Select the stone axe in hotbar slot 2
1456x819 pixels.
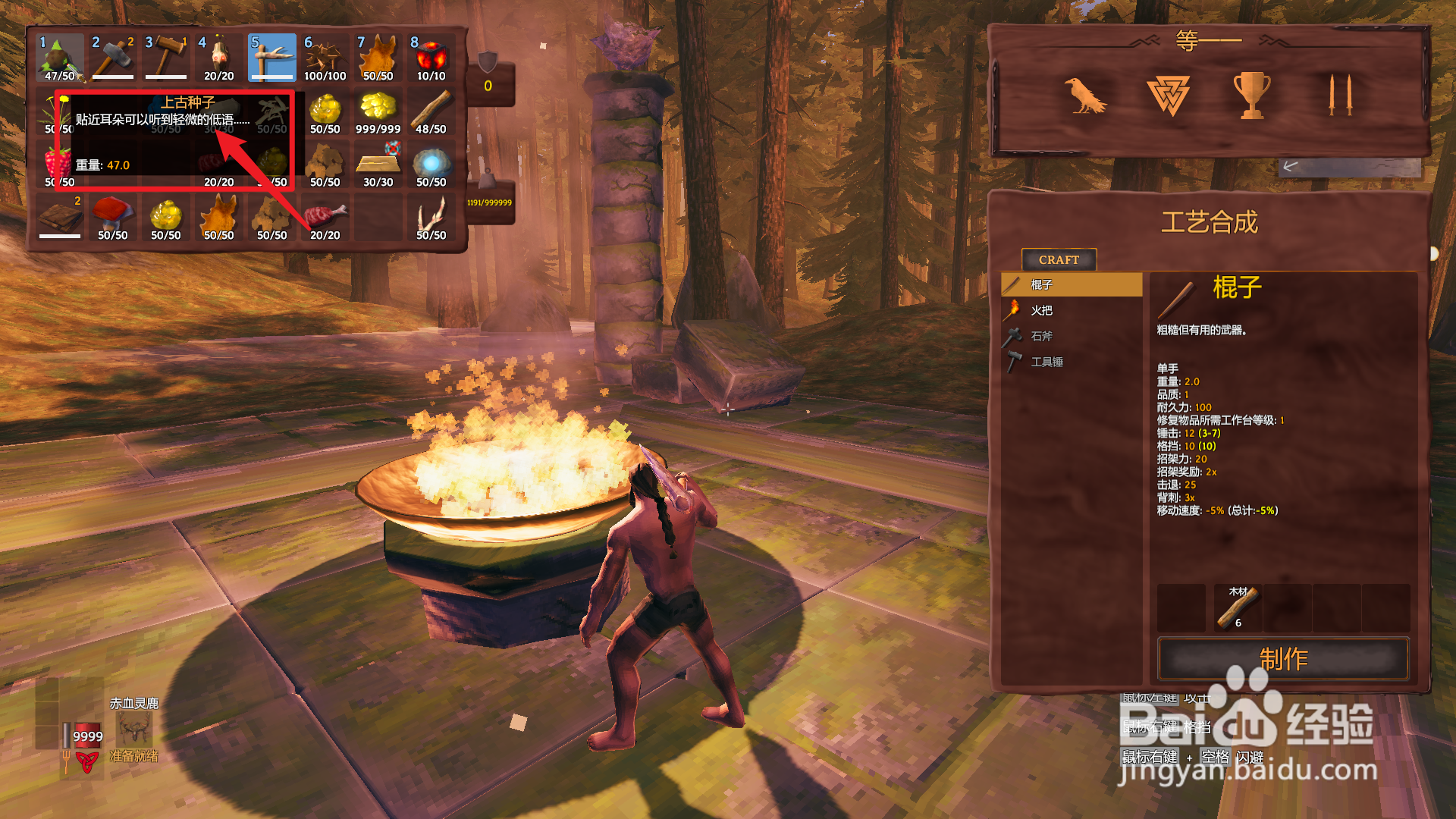112,58
